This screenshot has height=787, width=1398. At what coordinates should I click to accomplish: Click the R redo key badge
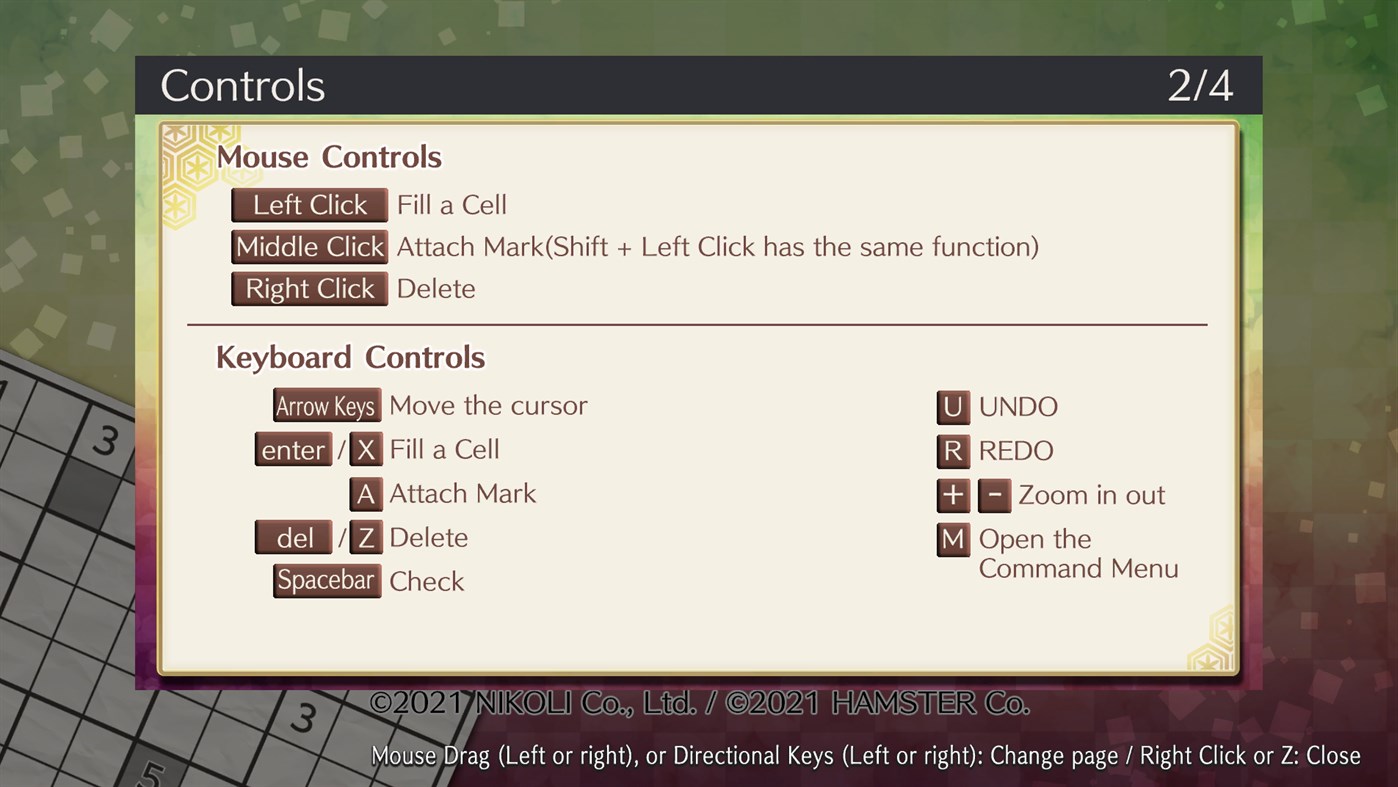[952, 451]
